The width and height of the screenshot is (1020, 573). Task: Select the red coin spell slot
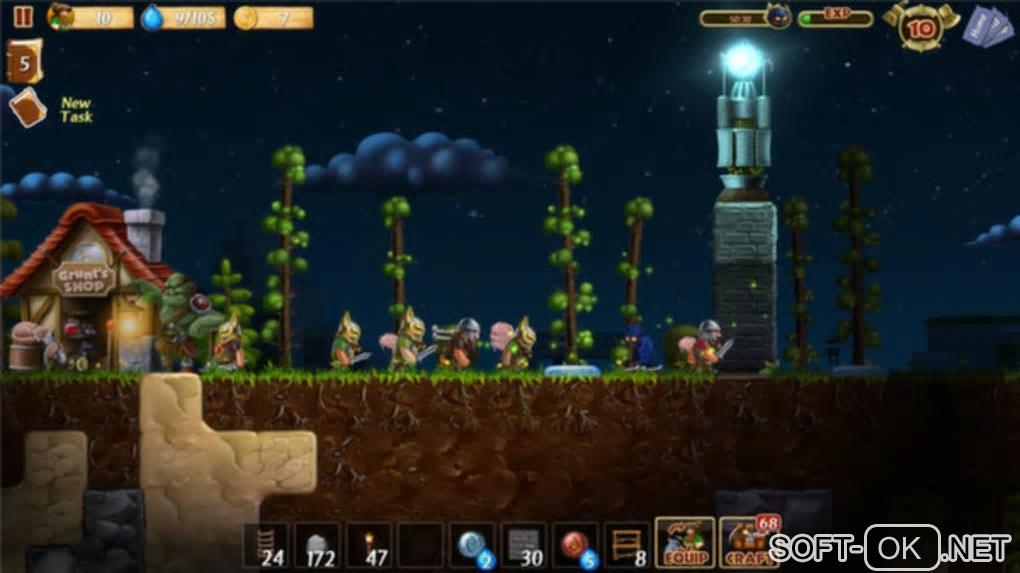[x=576, y=545]
